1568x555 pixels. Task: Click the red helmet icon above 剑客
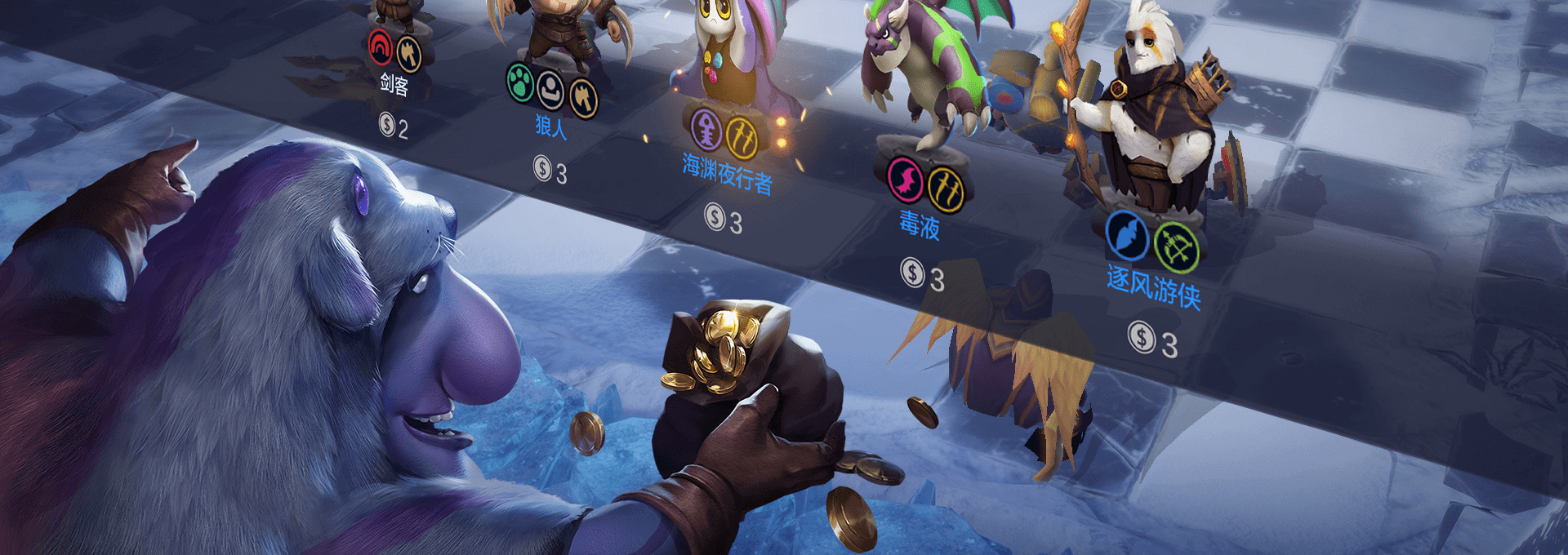point(380,47)
